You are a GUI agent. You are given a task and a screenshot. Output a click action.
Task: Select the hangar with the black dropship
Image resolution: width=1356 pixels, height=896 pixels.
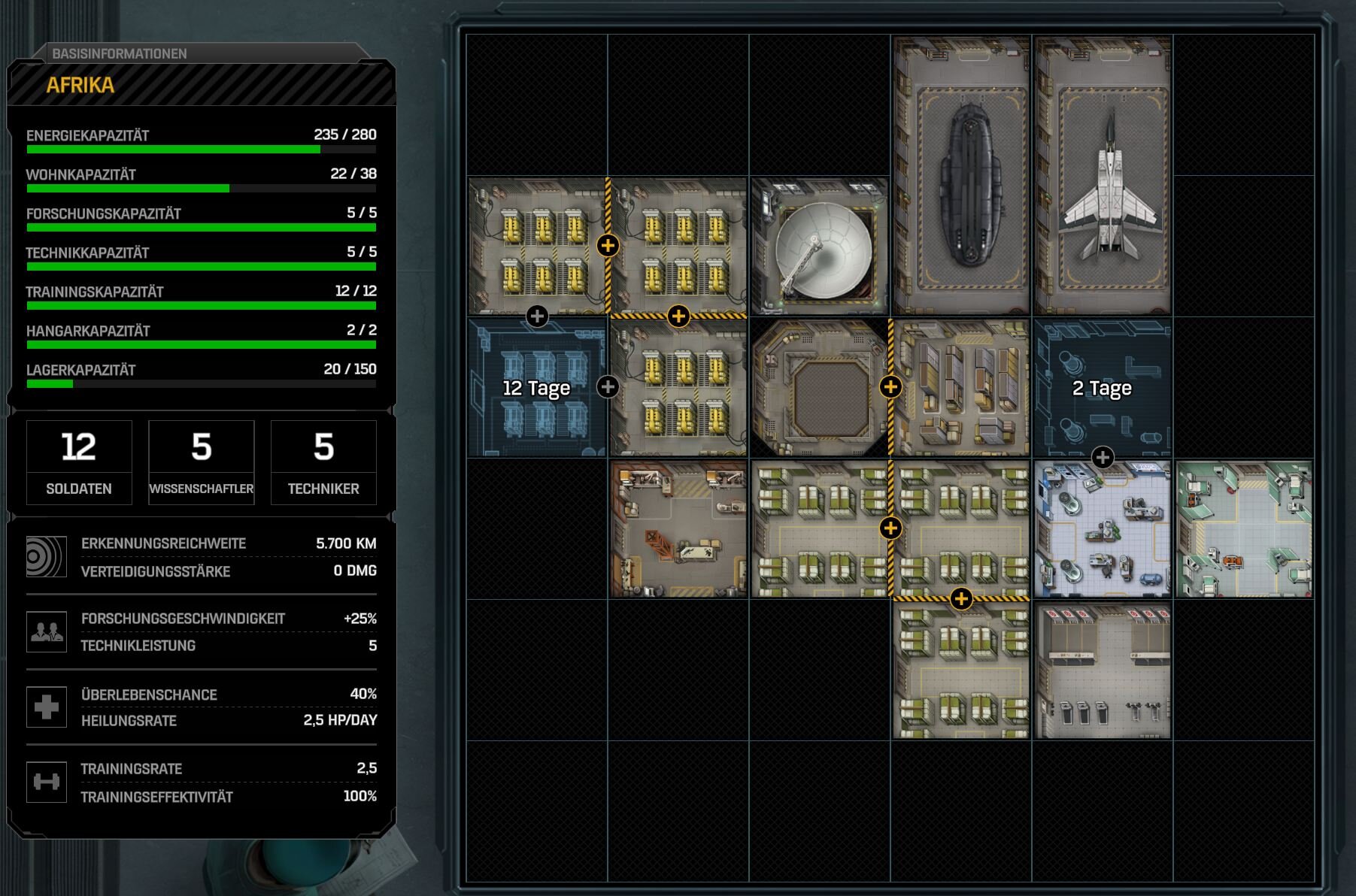click(961, 176)
